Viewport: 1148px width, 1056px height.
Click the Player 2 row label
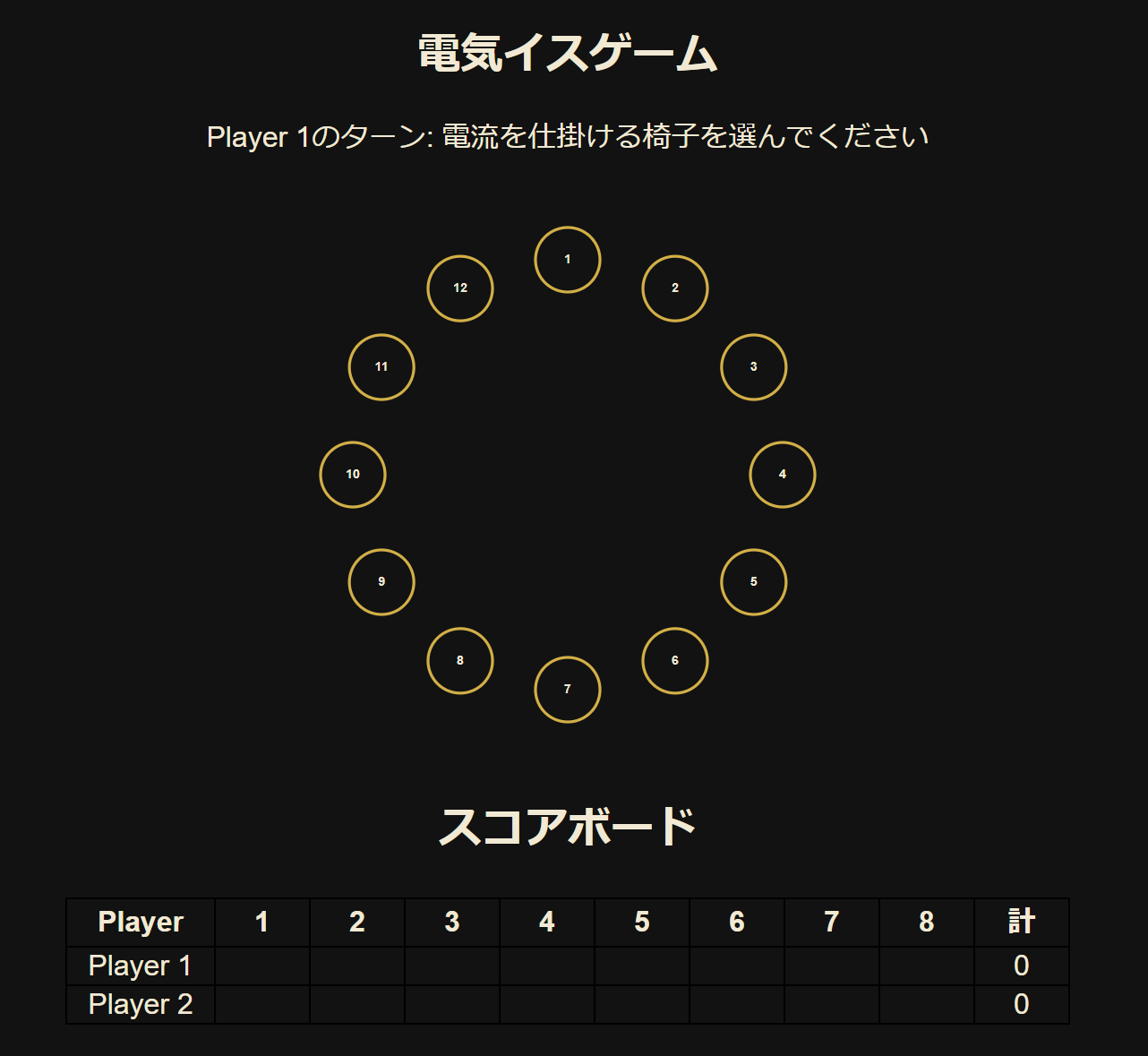tap(139, 1004)
